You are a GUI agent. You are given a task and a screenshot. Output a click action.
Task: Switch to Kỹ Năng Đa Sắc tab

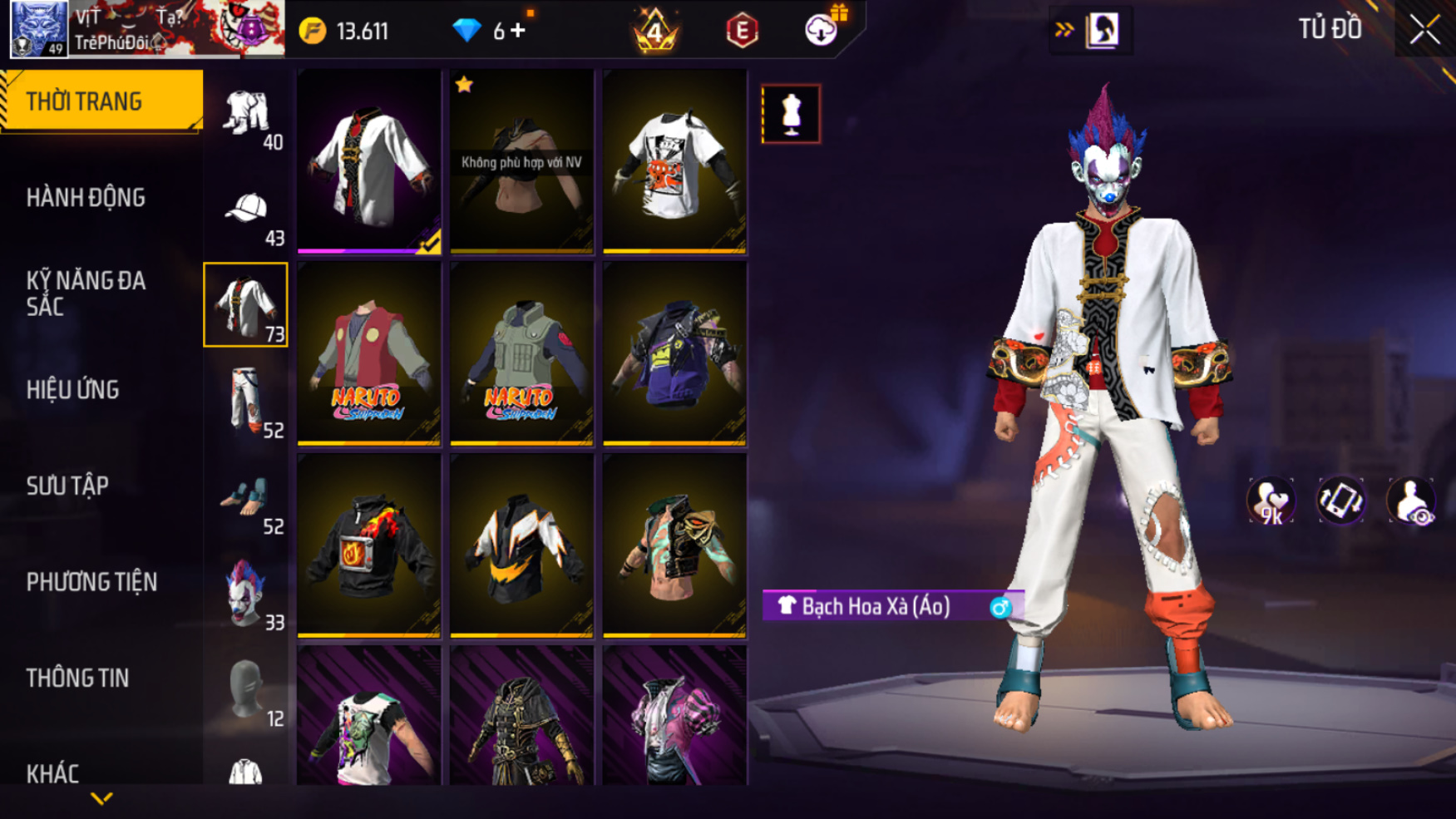click(86, 294)
